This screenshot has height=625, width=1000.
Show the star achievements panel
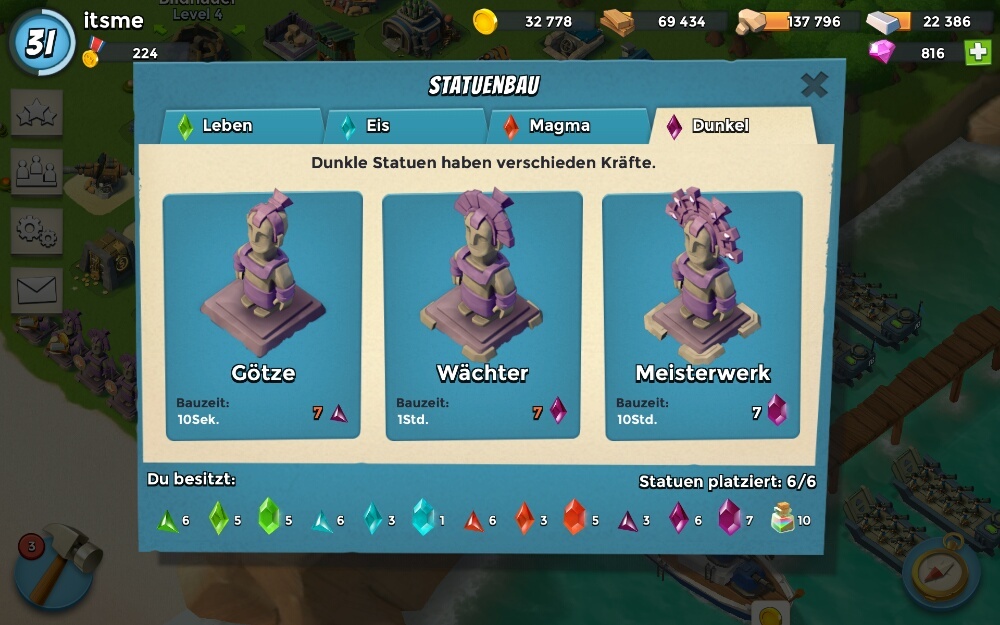click(x=37, y=113)
